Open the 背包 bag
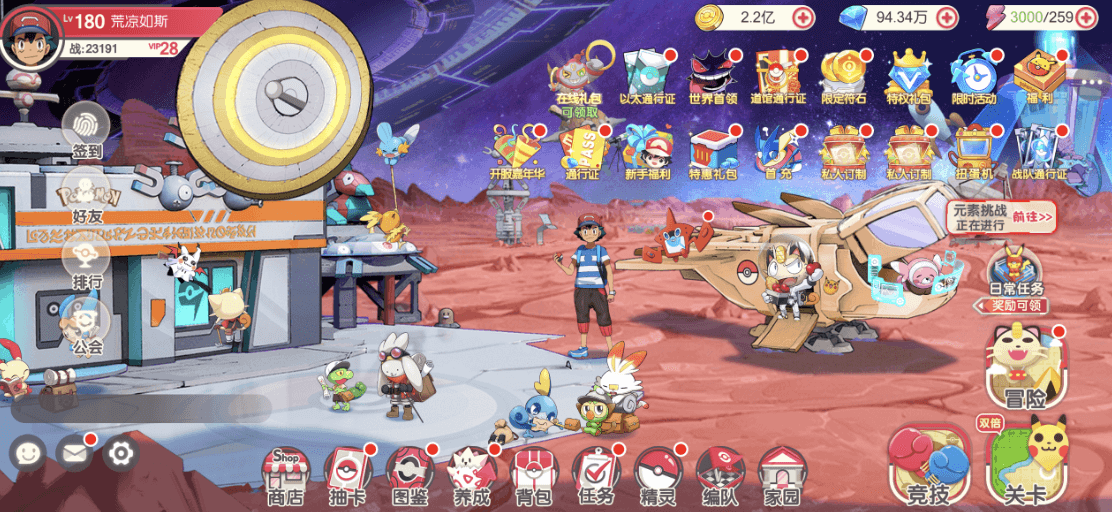1112x512 pixels. coord(532,474)
